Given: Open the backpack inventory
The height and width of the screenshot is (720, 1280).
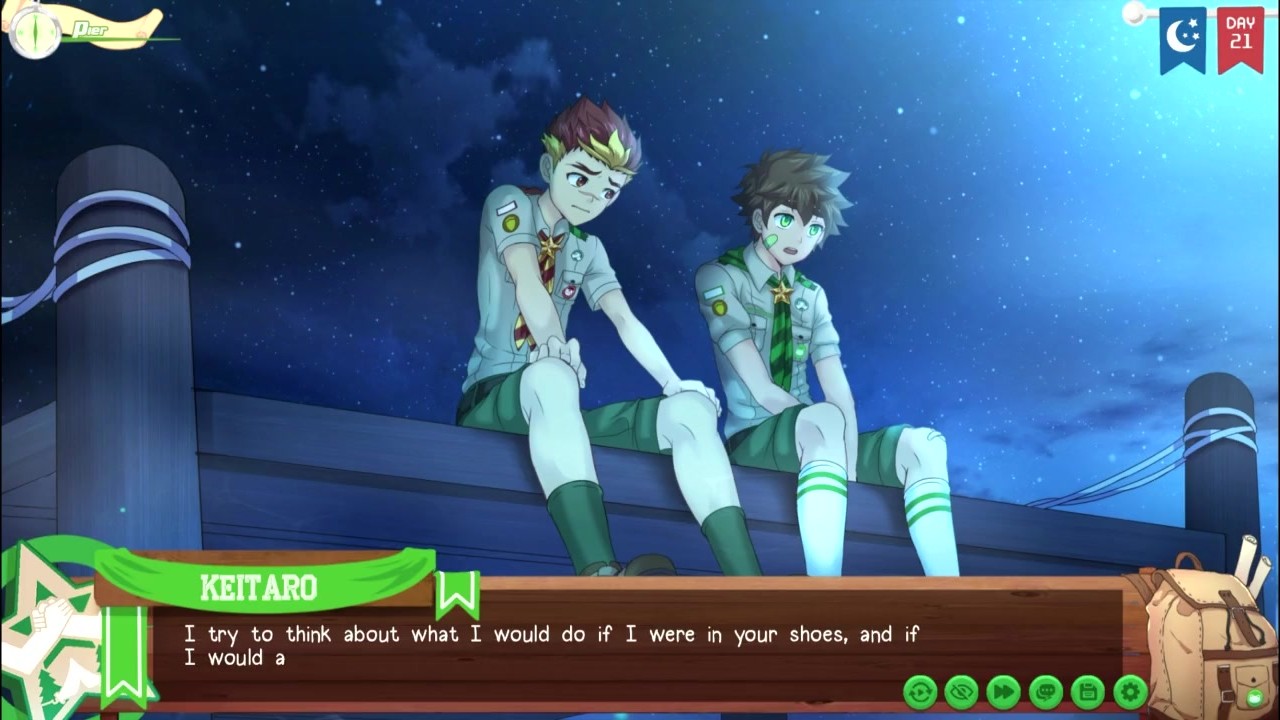Looking at the screenshot, I should click(x=1206, y=640).
